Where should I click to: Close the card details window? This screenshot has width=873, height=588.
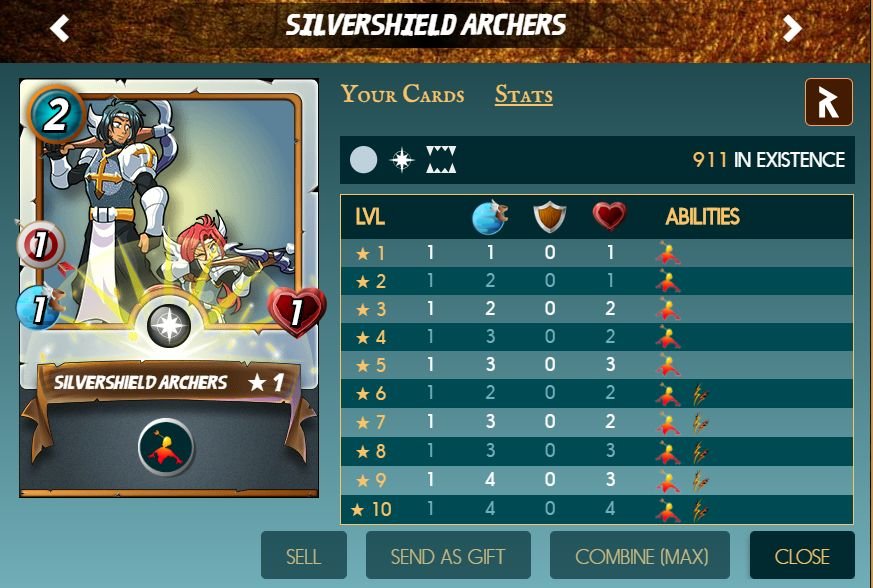[802, 556]
